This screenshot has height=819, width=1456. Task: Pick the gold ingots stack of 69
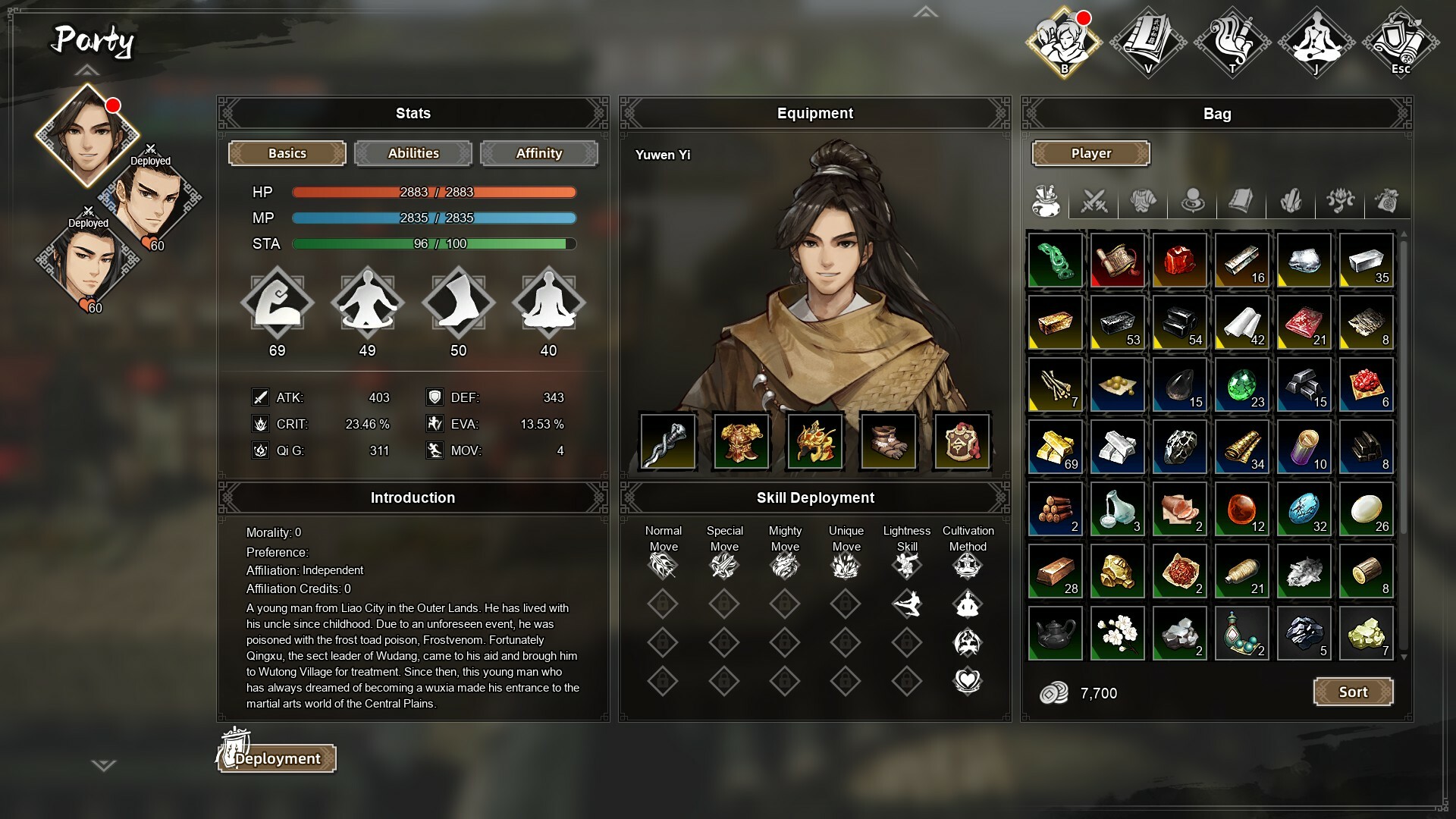pos(1055,447)
